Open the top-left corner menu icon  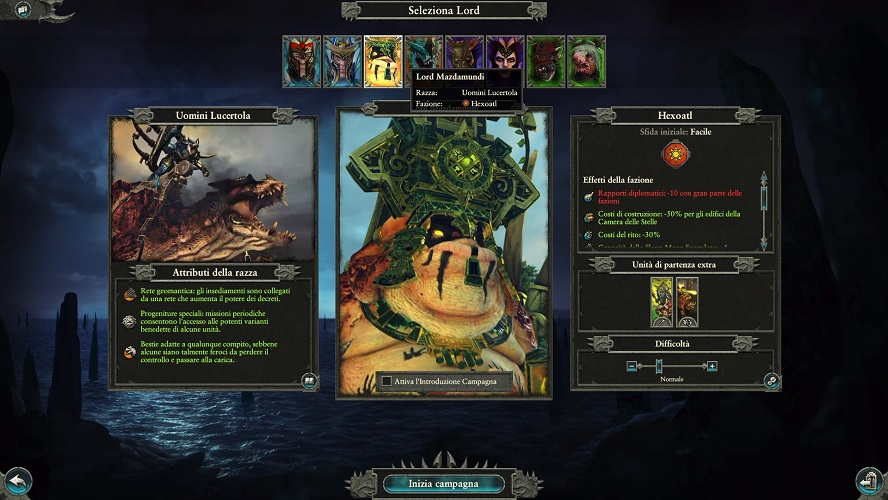click(22, 10)
